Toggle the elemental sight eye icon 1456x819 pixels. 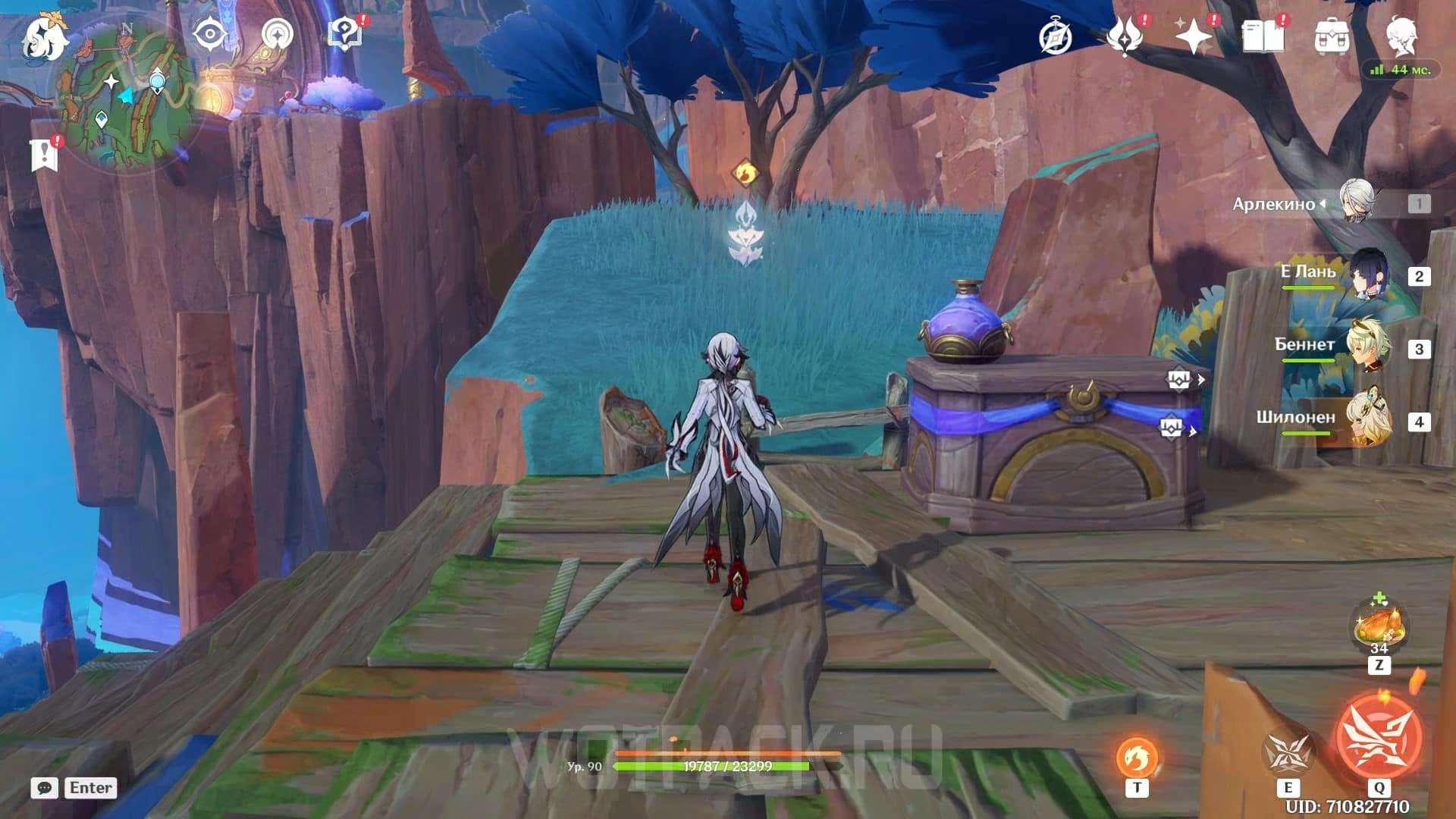[x=209, y=35]
